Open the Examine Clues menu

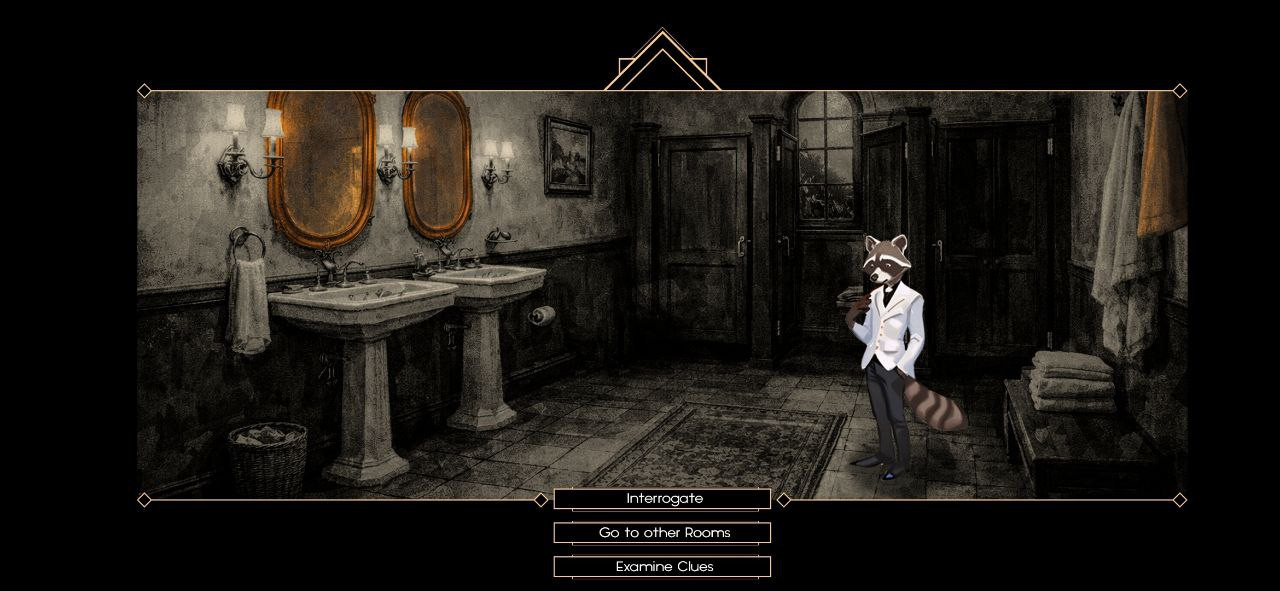(663, 567)
